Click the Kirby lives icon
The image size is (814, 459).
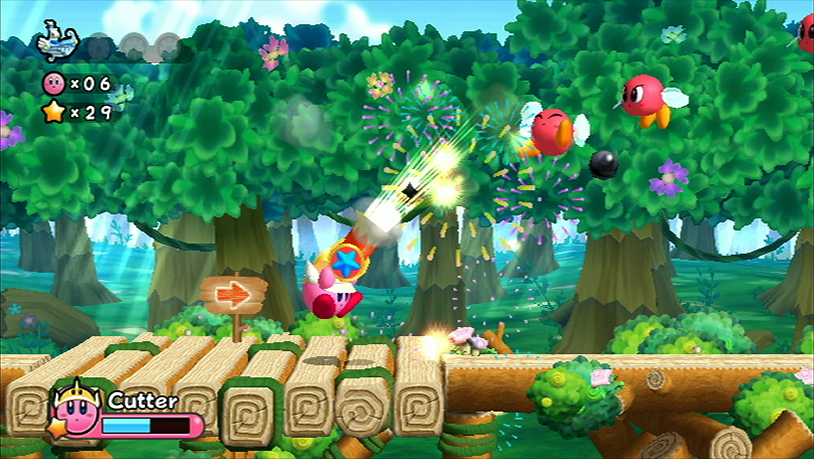(53, 83)
